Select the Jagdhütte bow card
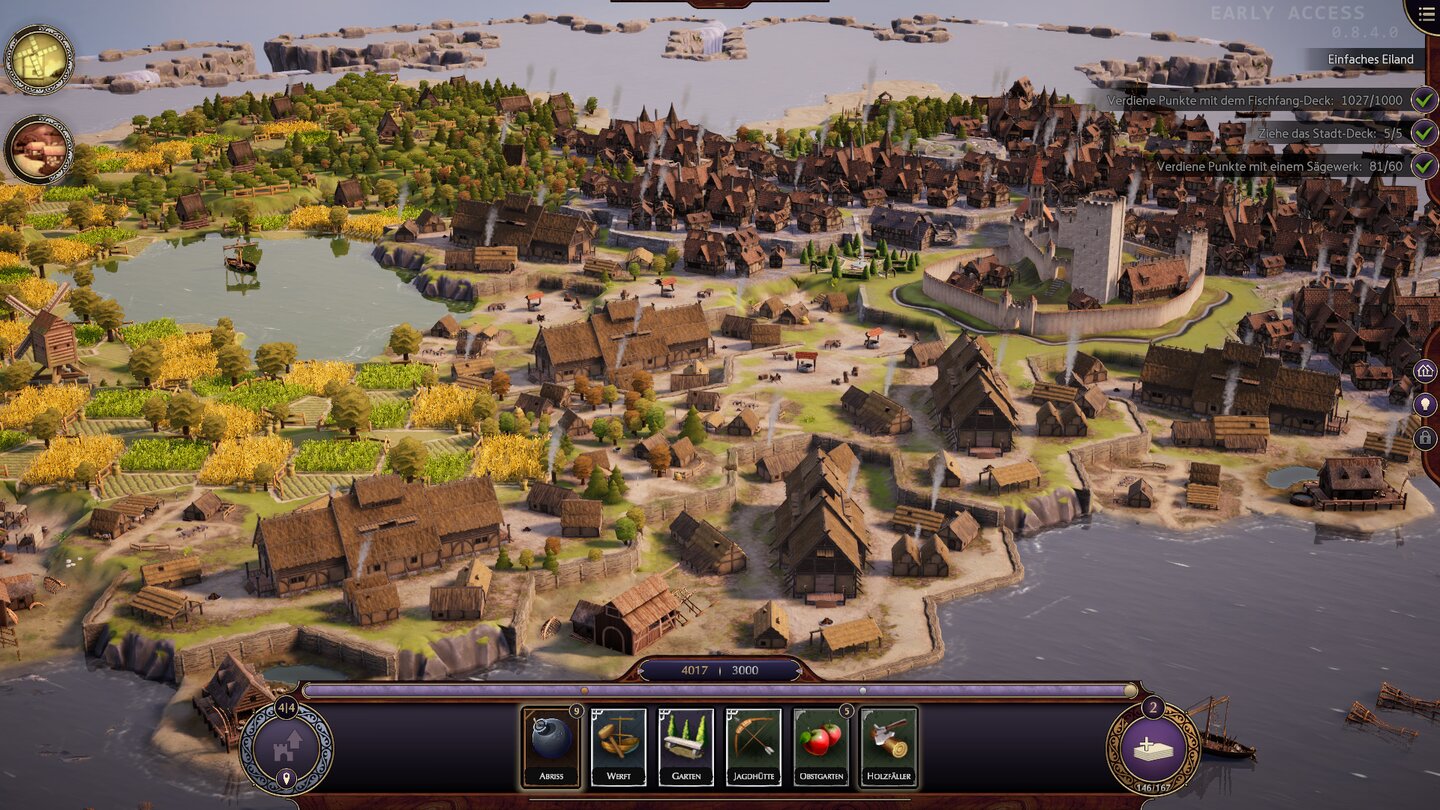 tap(753, 746)
